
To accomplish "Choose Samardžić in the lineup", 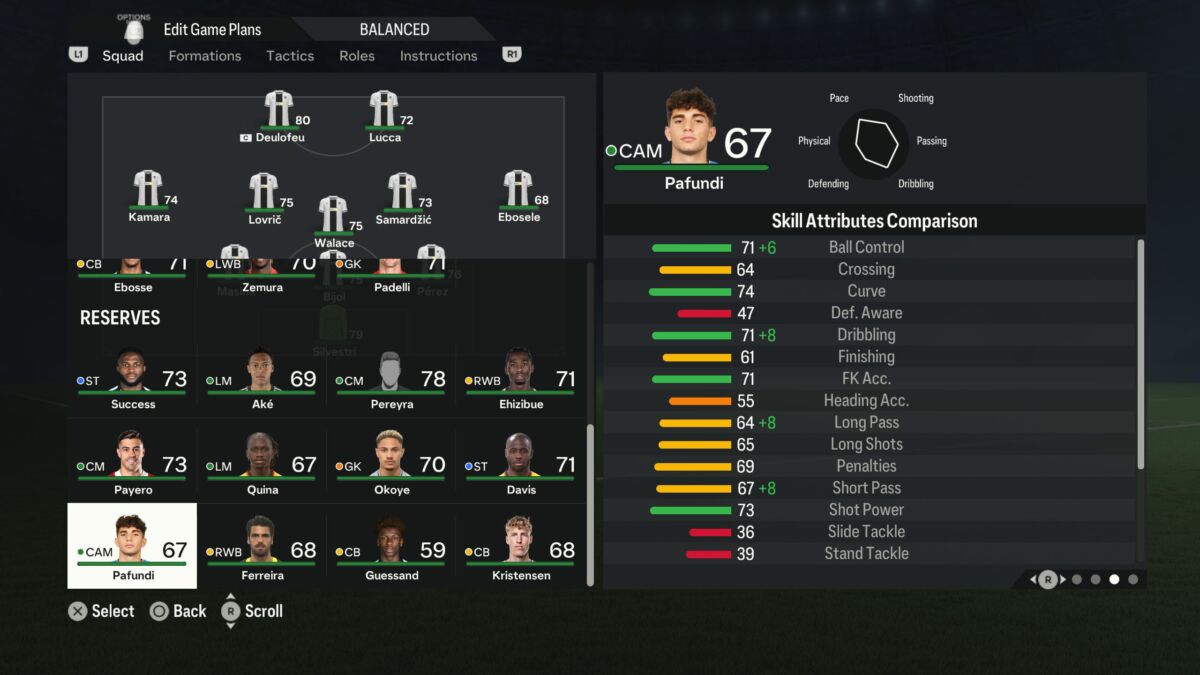I will click(403, 198).
